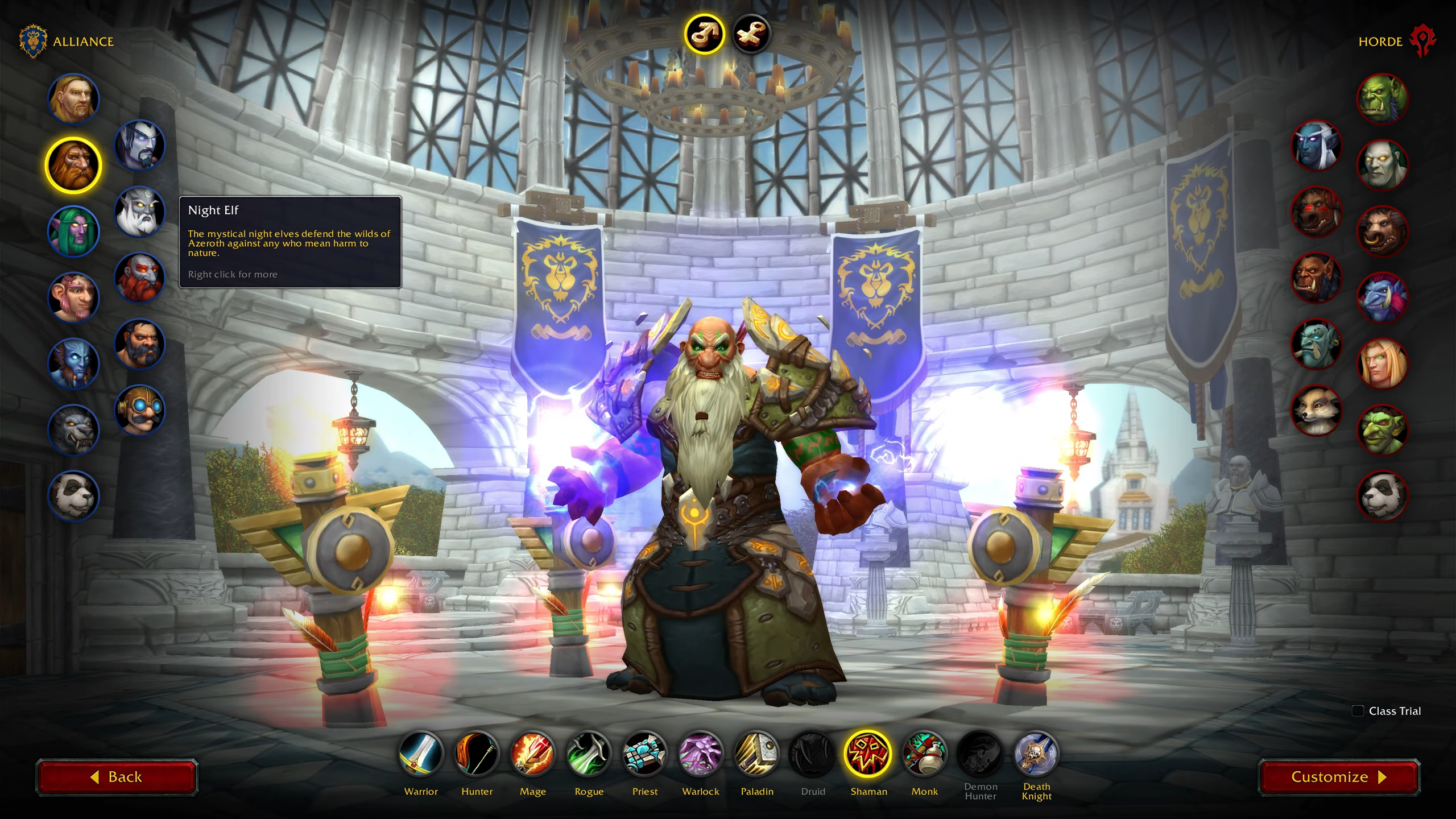This screenshot has width=1456, height=819.
Task: Switch character to male gender
Action: coord(705,34)
